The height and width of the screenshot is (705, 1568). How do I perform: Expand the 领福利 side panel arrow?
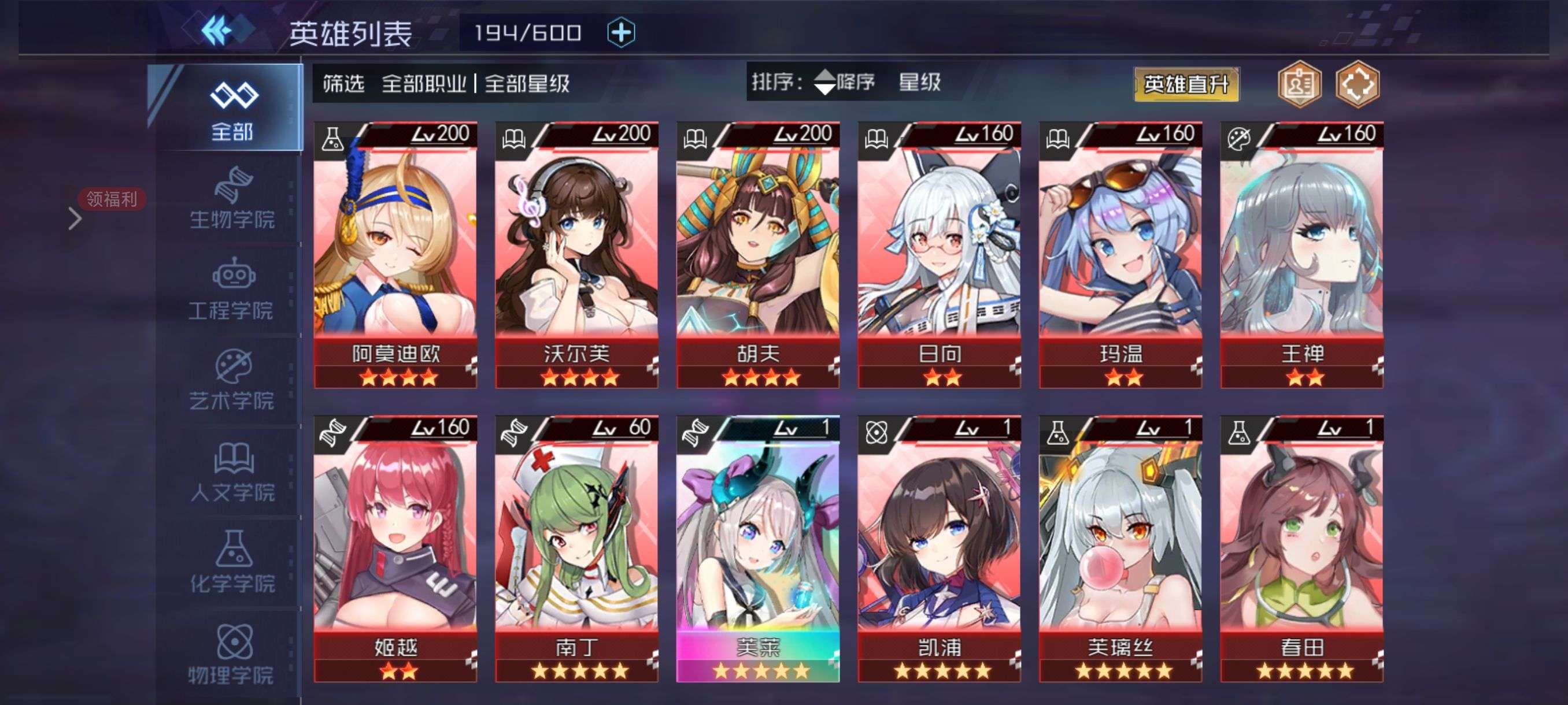tap(76, 218)
